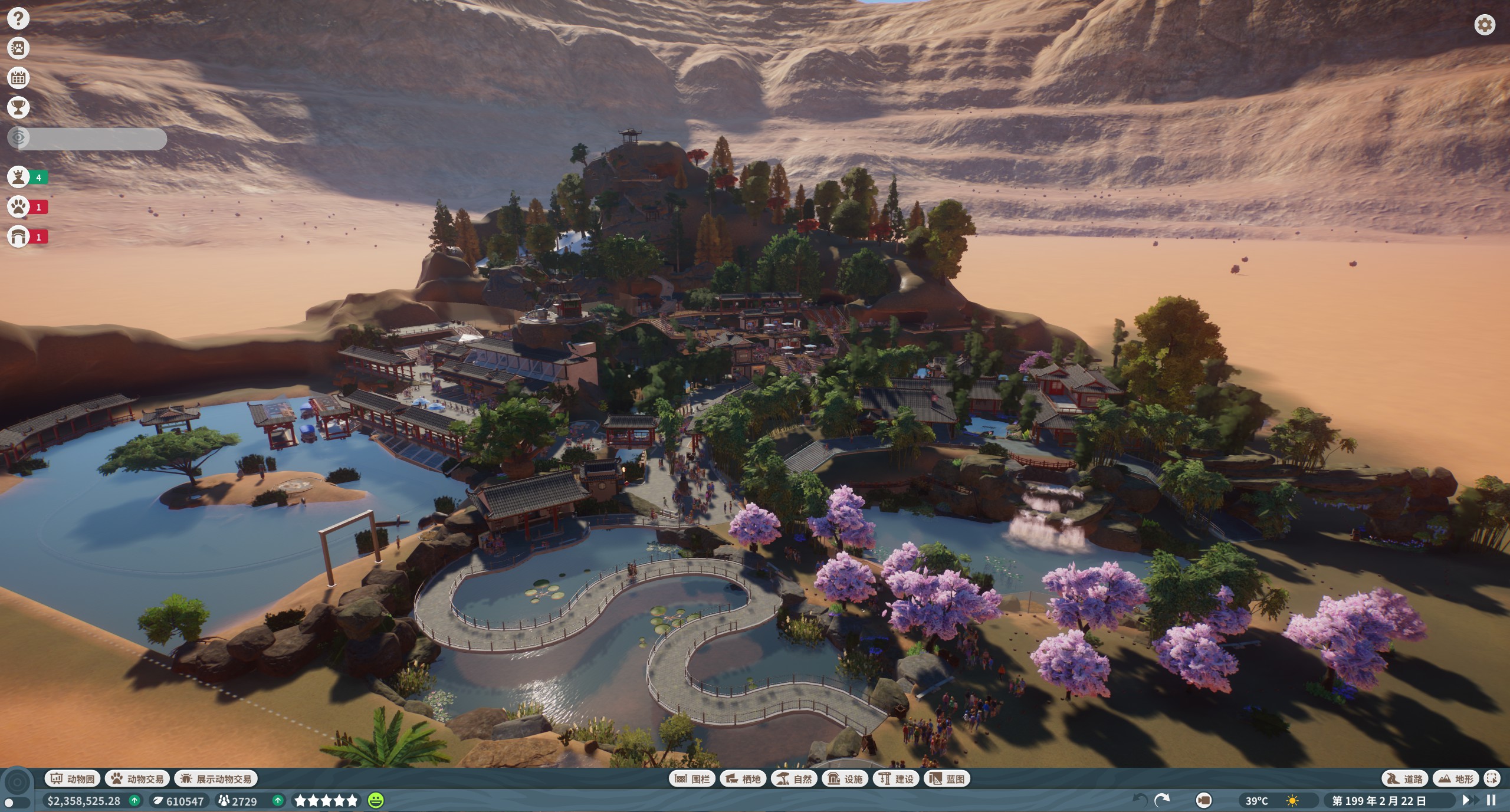
Task: Open the 展示动物交易 exhibit trading menu
Action: coord(216,779)
